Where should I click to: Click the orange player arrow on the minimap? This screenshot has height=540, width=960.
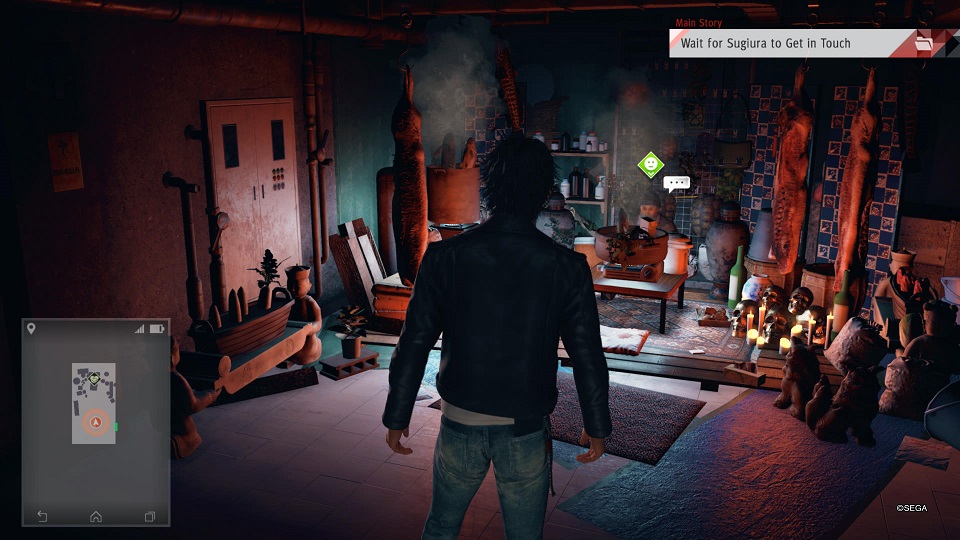tap(96, 423)
